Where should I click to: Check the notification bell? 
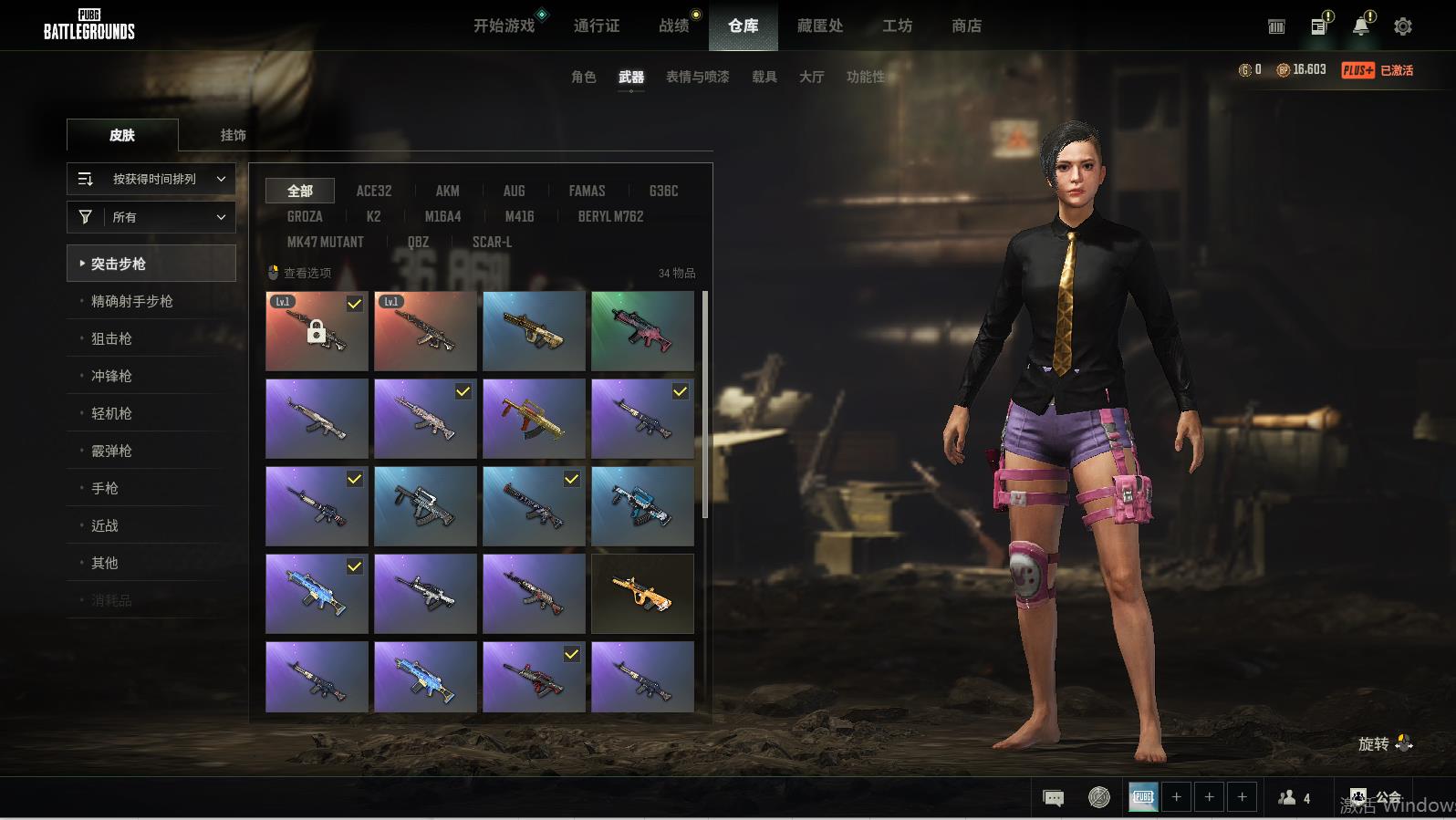point(1360,26)
